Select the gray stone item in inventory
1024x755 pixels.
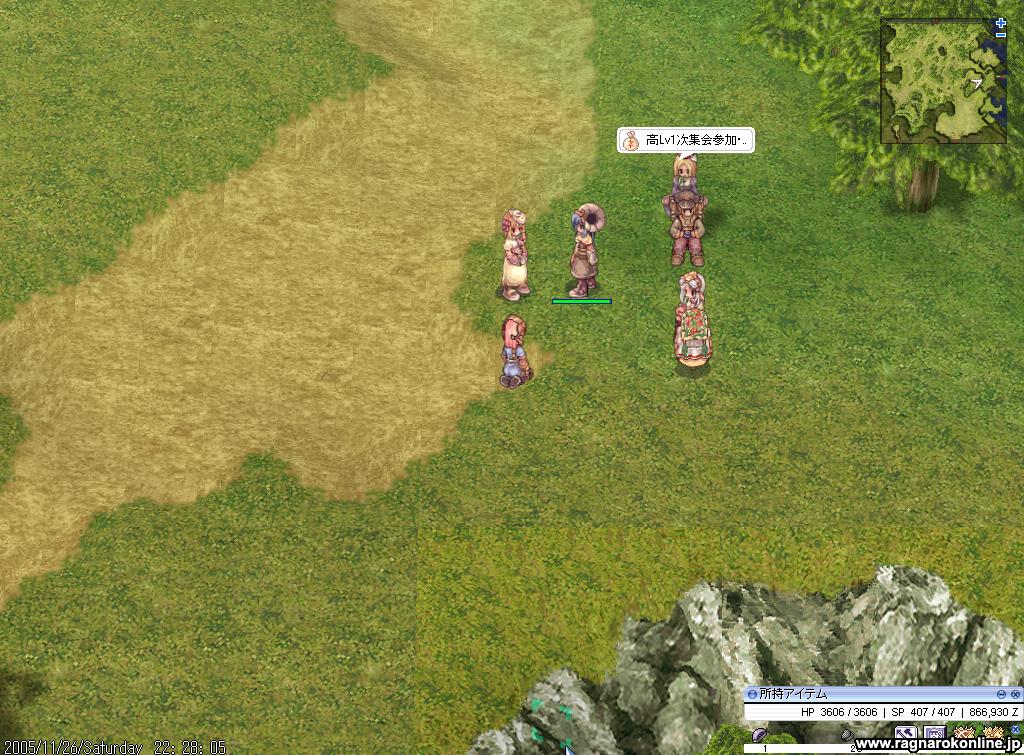[847, 737]
